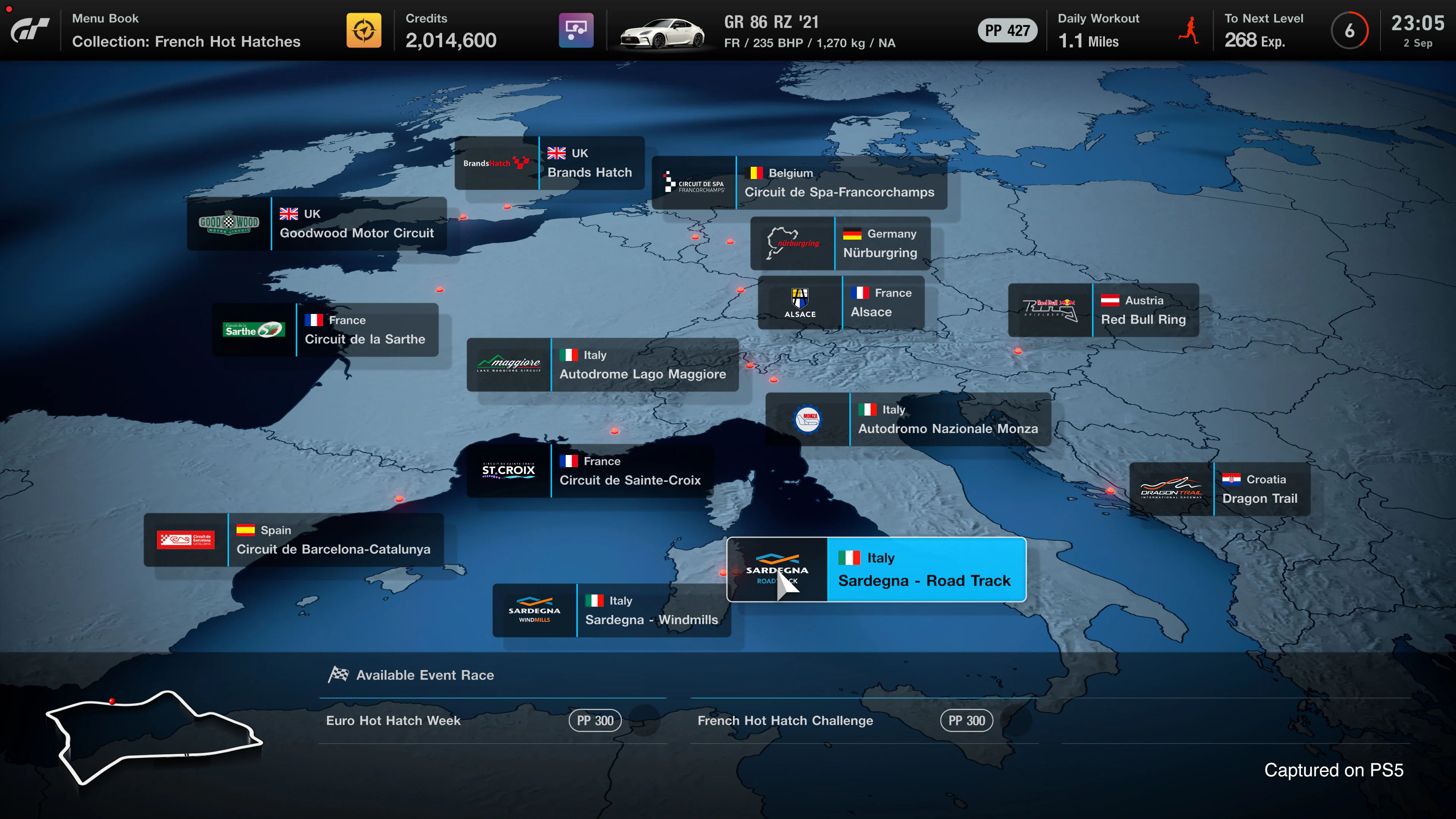1456x819 pixels.
Task: Click the Nürburgring circuit logo
Action: pyautogui.click(x=792, y=243)
